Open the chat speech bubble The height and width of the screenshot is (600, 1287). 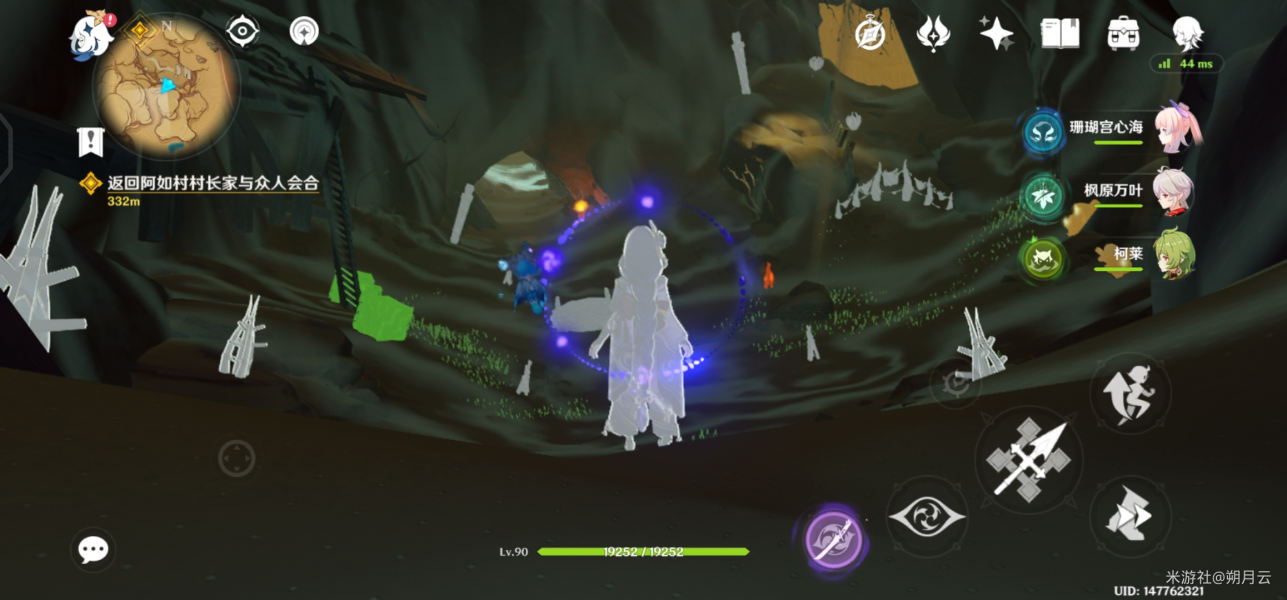93,549
